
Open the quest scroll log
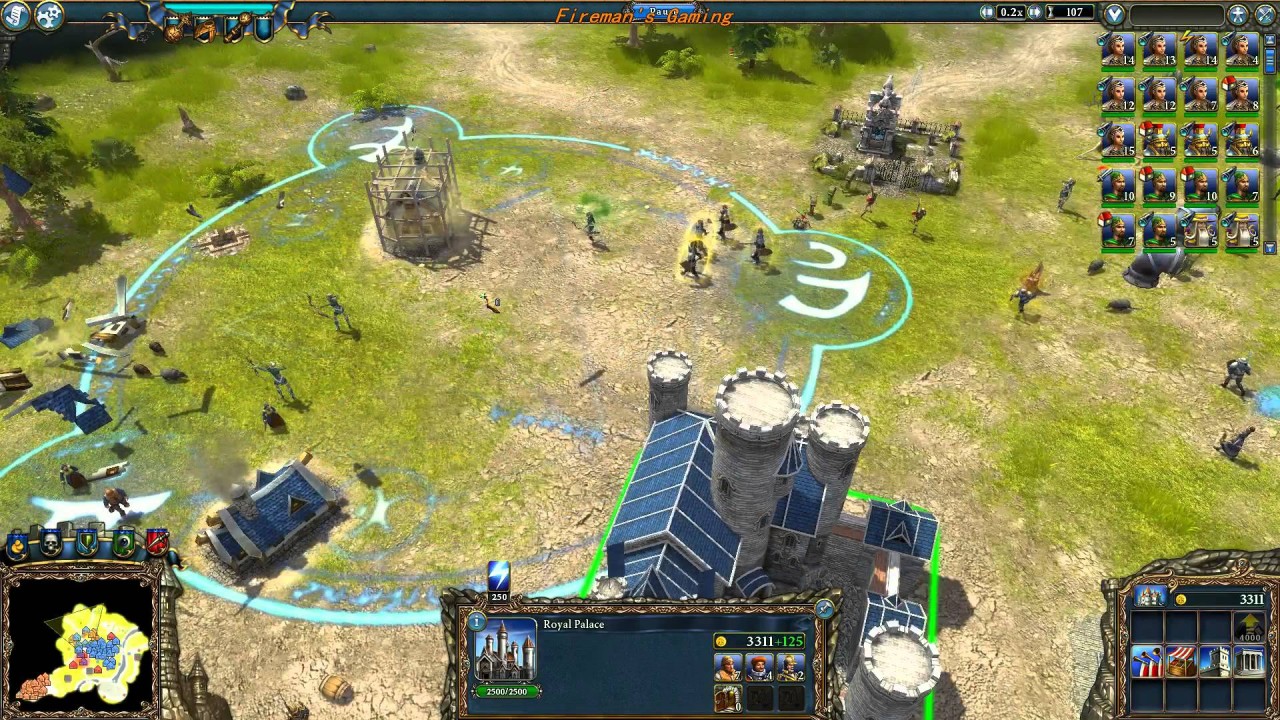point(15,14)
